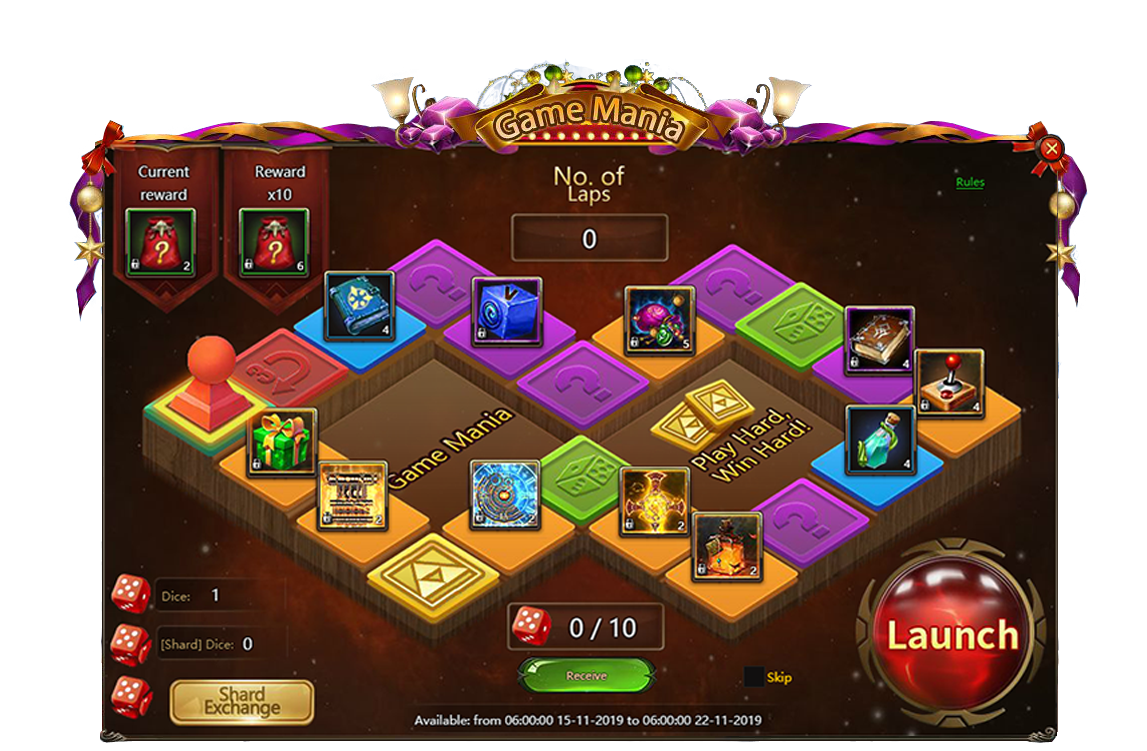Inspect the Reward x10 red bag
The height and width of the screenshot is (751, 1147).
click(275, 243)
